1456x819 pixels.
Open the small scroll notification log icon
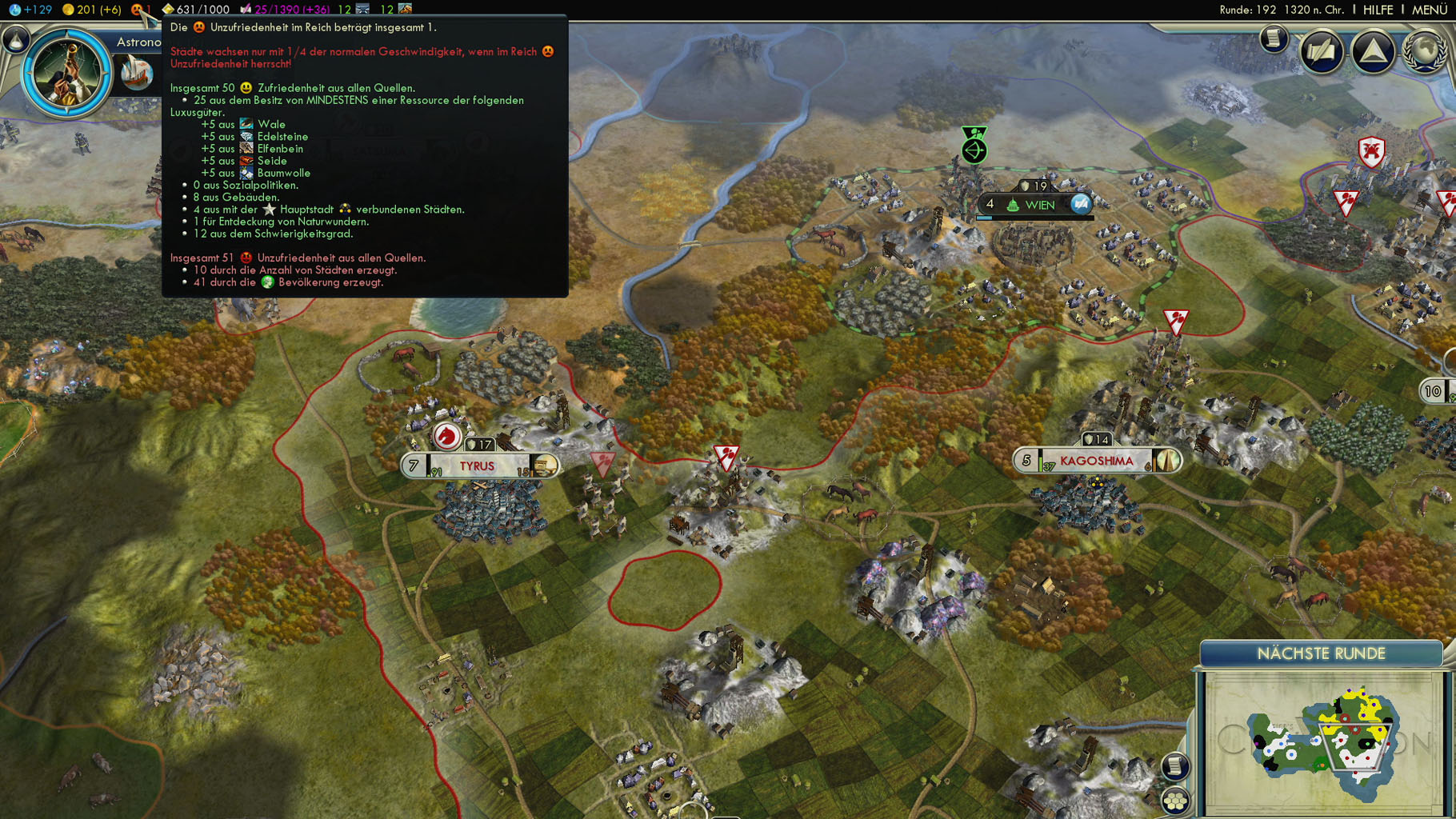(1274, 38)
